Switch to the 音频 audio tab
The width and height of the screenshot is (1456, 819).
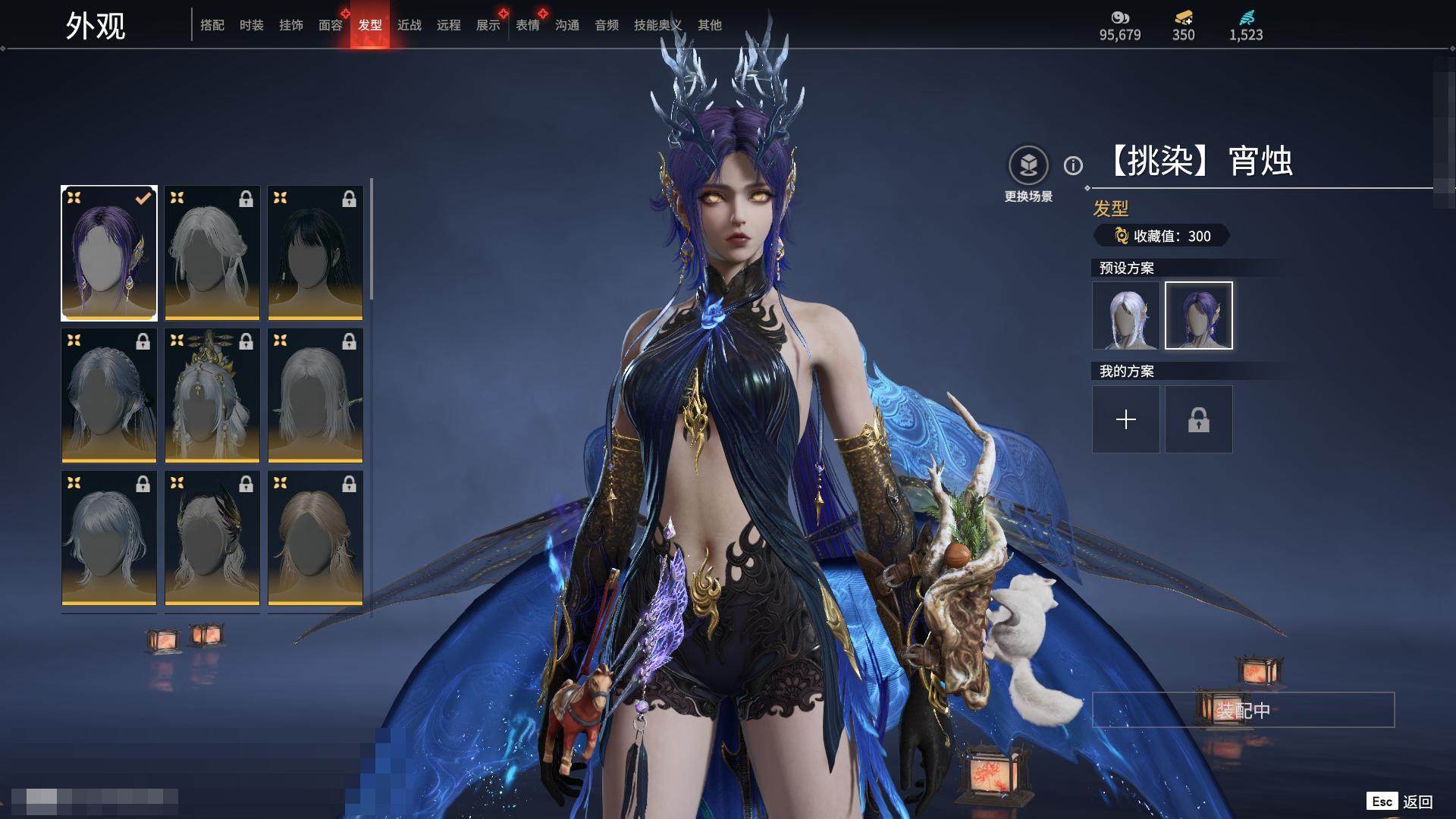[x=607, y=25]
